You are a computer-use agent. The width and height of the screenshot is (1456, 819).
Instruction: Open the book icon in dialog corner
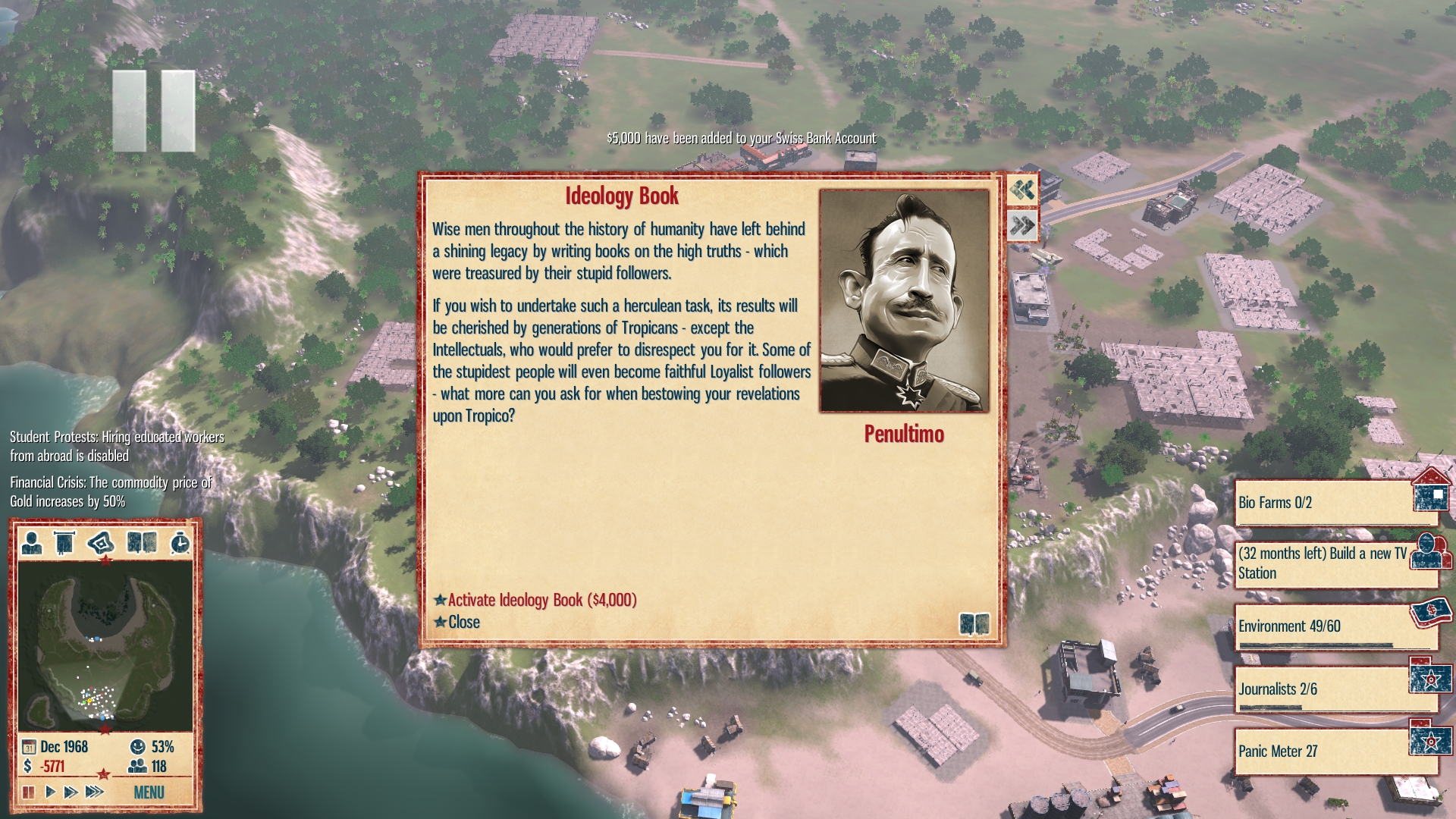coord(974,623)
